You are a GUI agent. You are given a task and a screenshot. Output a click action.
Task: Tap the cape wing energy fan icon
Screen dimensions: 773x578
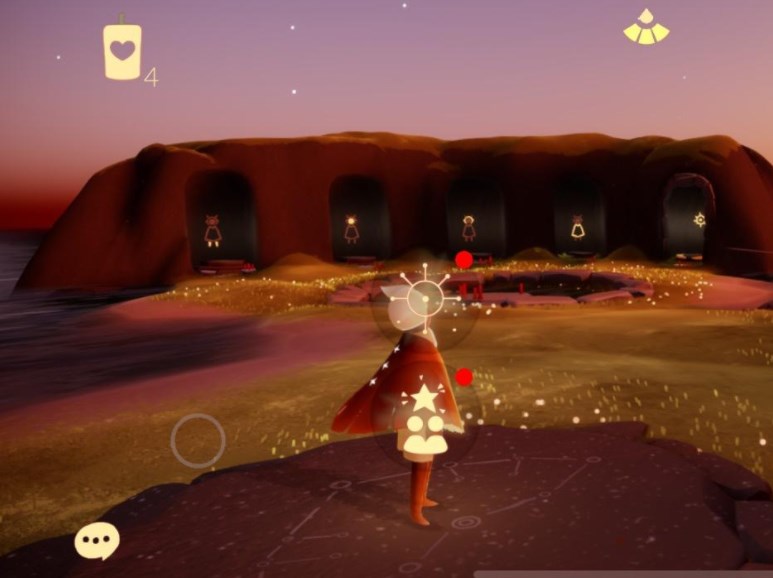[646, 27]
